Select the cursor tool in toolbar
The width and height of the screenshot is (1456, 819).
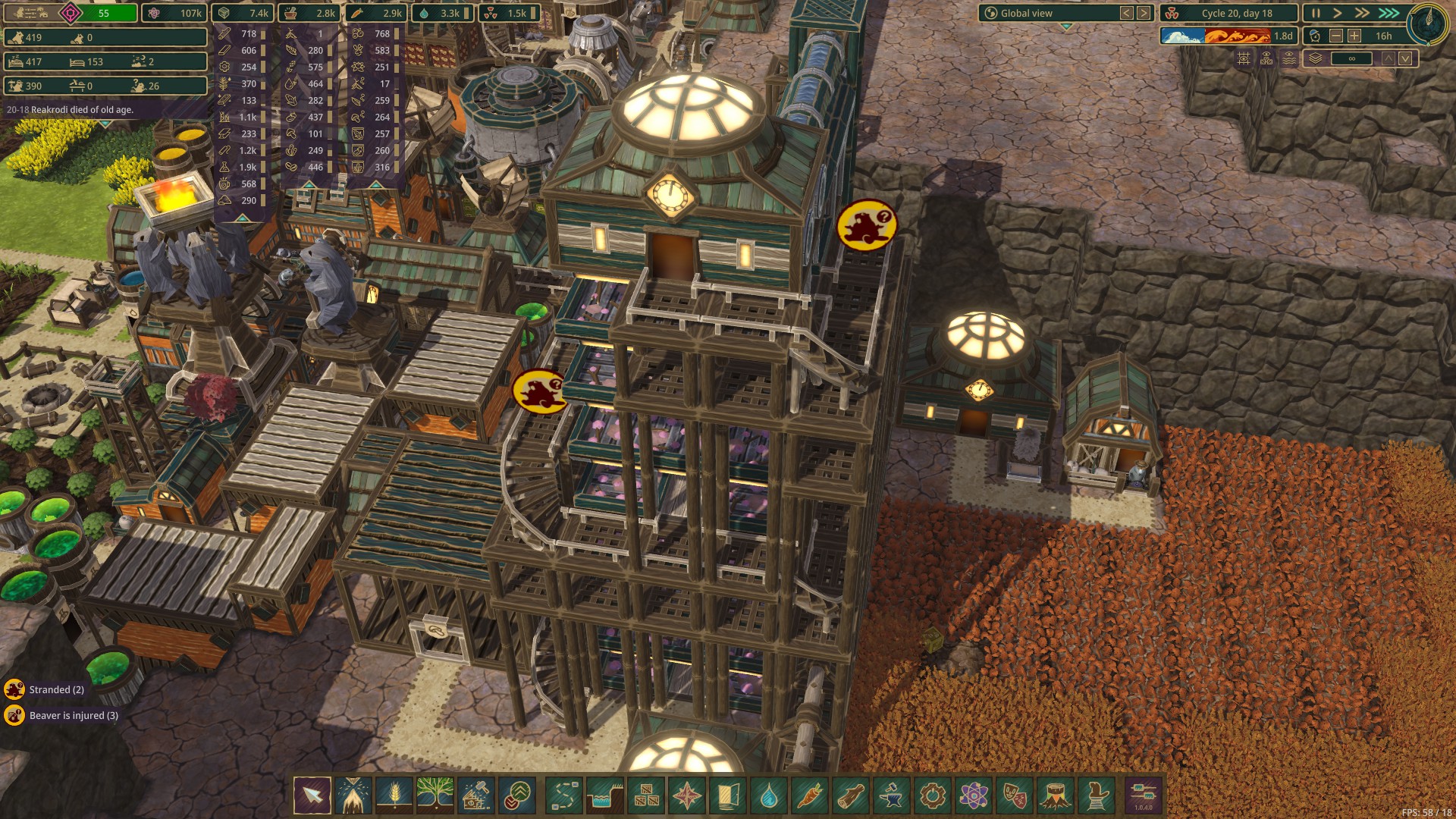point(312,795)
